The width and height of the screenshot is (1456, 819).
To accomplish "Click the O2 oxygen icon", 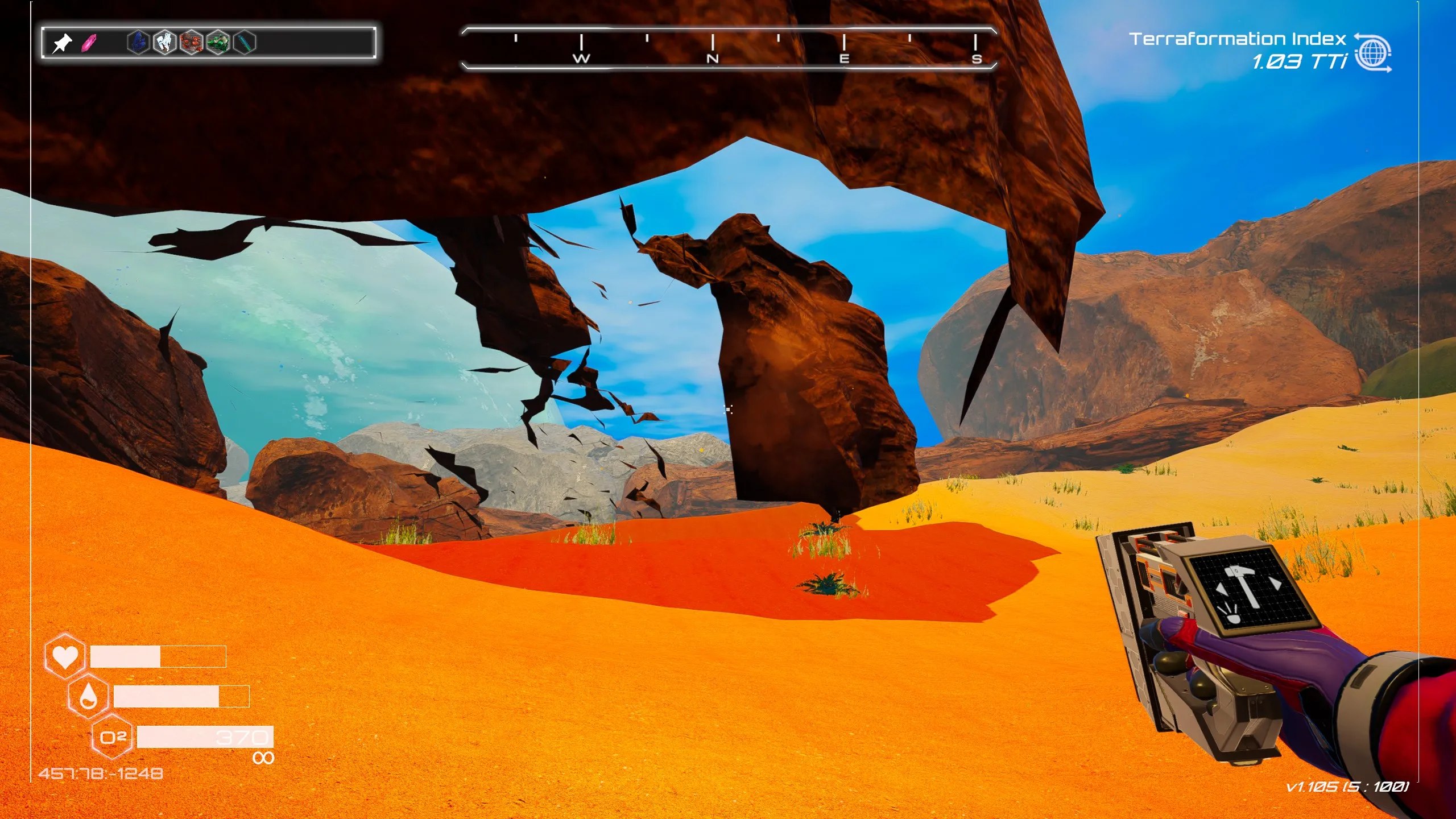I will pos(112,738).
